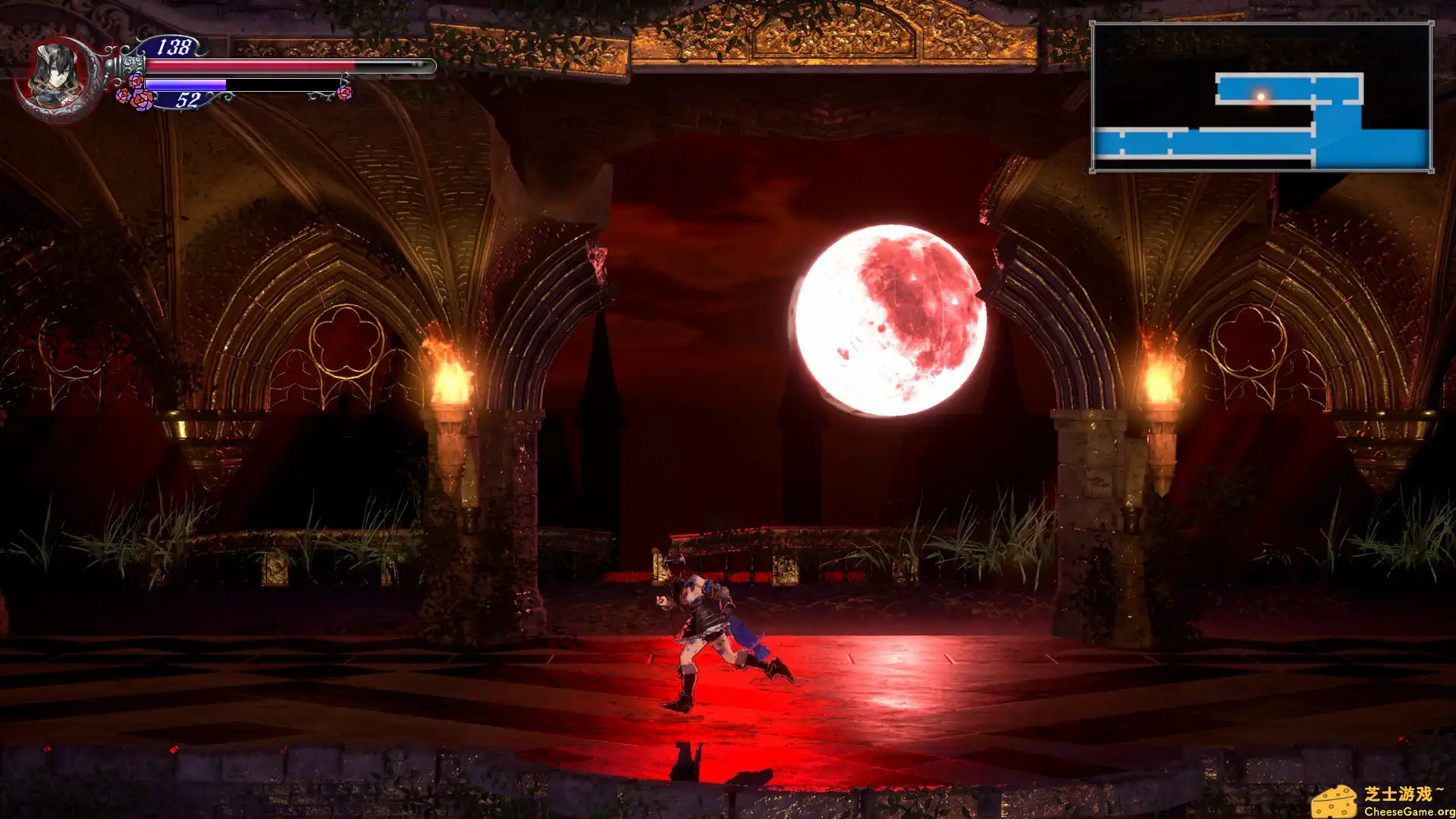Open the minimap in the top-right corner

[x=1260, y=97]
